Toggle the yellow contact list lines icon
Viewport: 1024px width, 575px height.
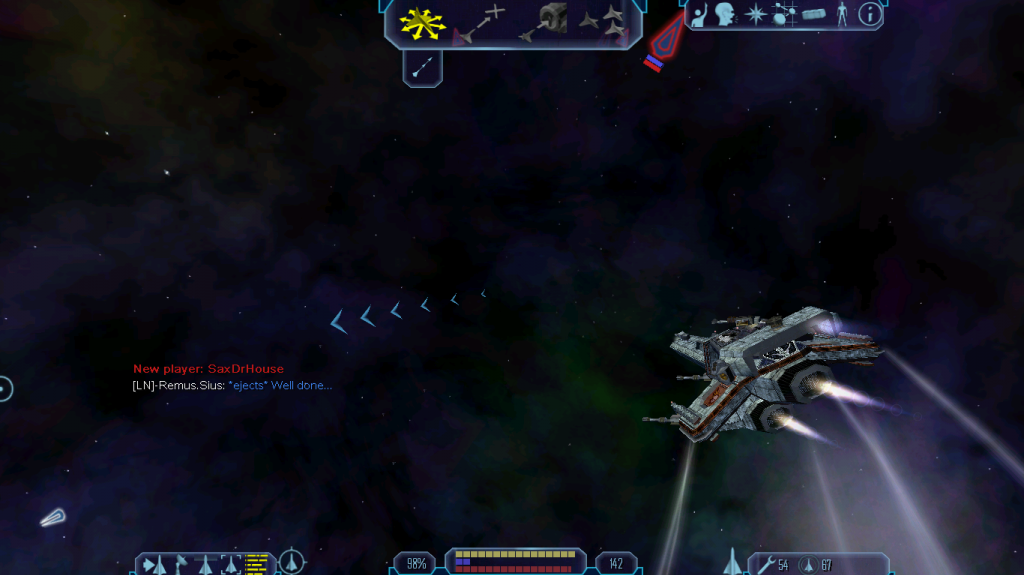tap(257, 565)
